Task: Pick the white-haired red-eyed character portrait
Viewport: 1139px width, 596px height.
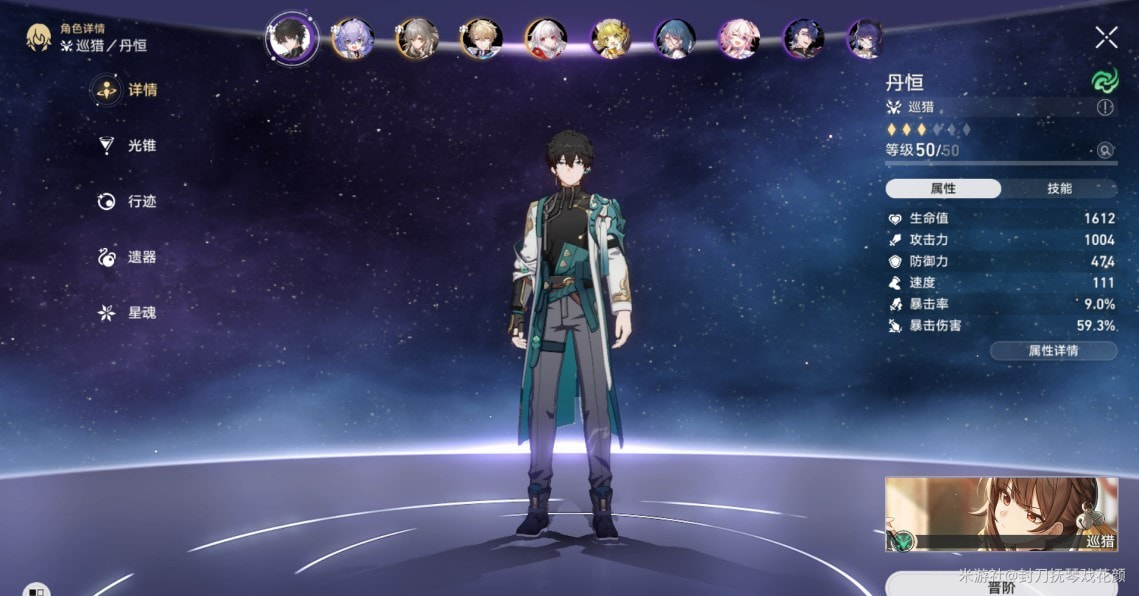Action: pos(546,38)
